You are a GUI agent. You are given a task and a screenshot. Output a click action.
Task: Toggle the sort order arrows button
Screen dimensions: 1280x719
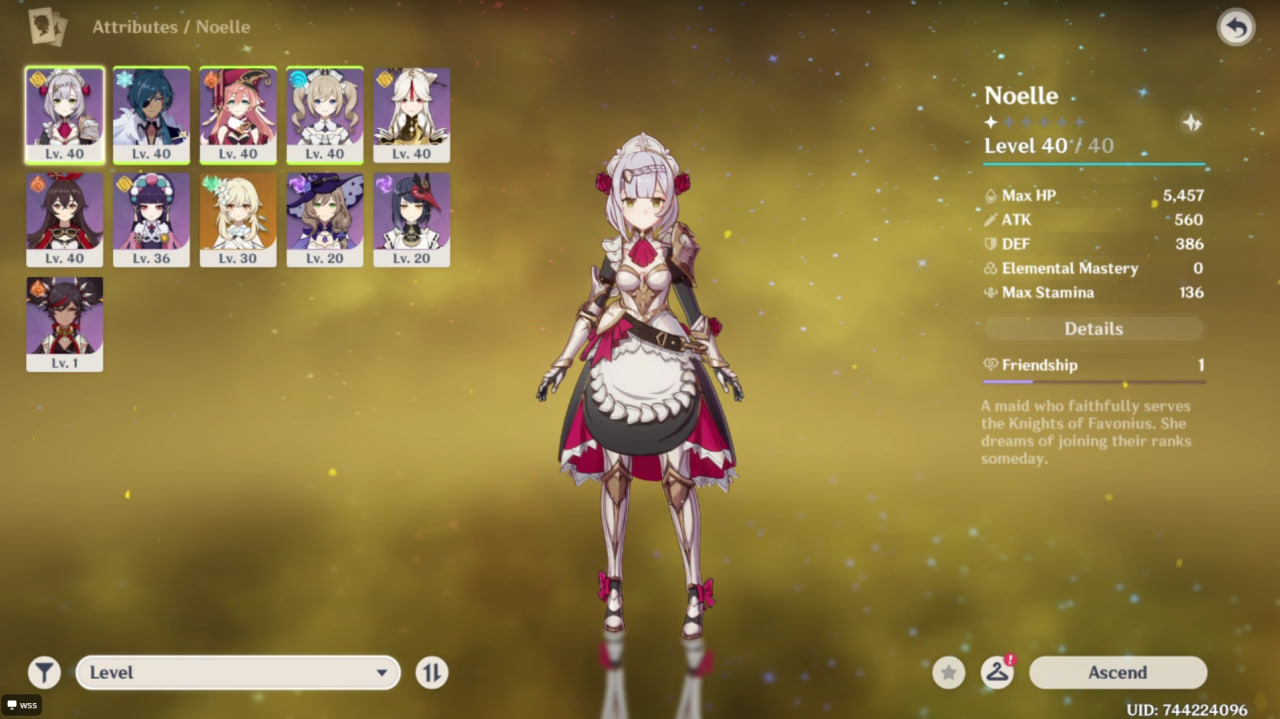tap(431, 673)
